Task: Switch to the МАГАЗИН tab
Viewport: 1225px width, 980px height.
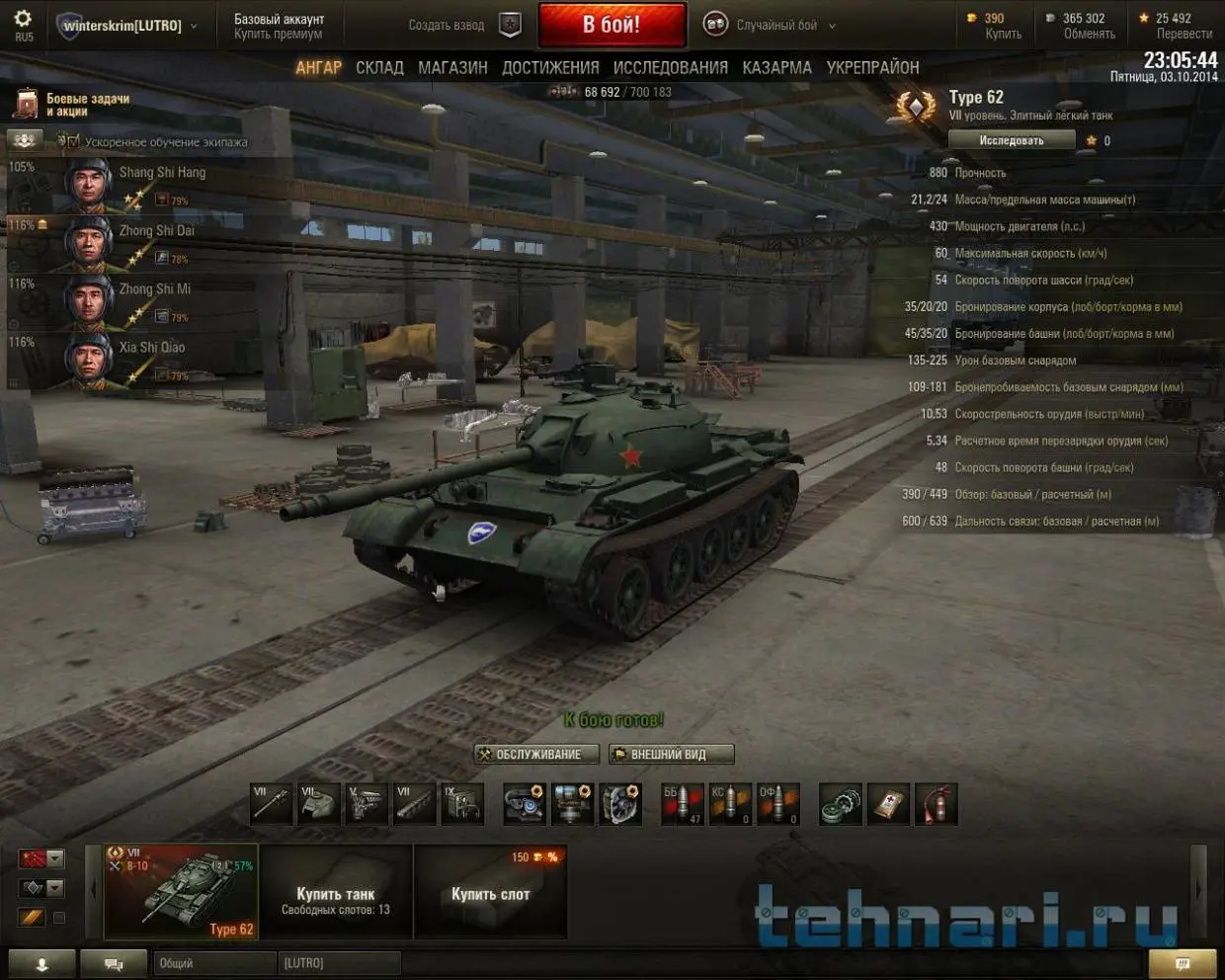Action: tap(452, 67)
